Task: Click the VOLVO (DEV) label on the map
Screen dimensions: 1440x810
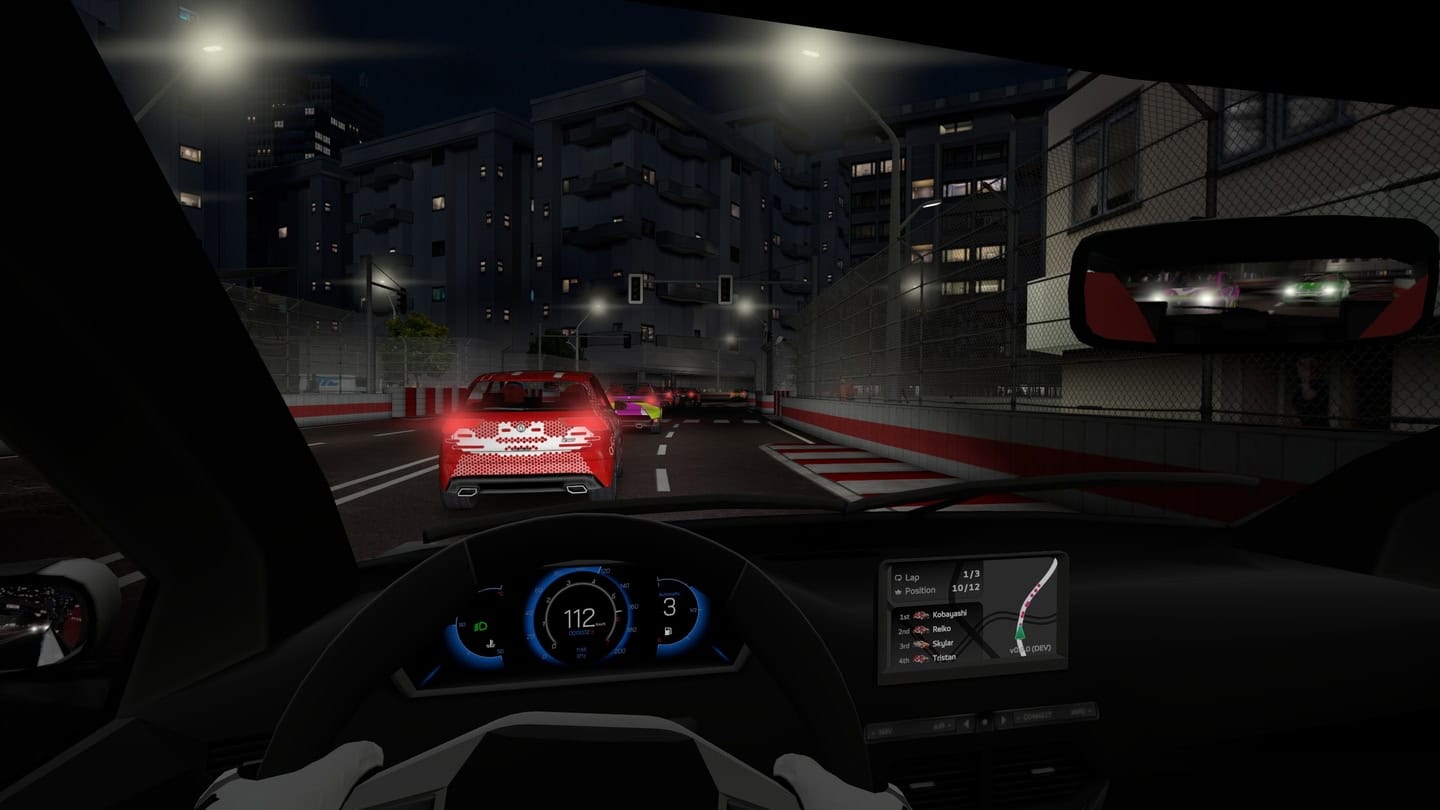Action: point(1031,649)
